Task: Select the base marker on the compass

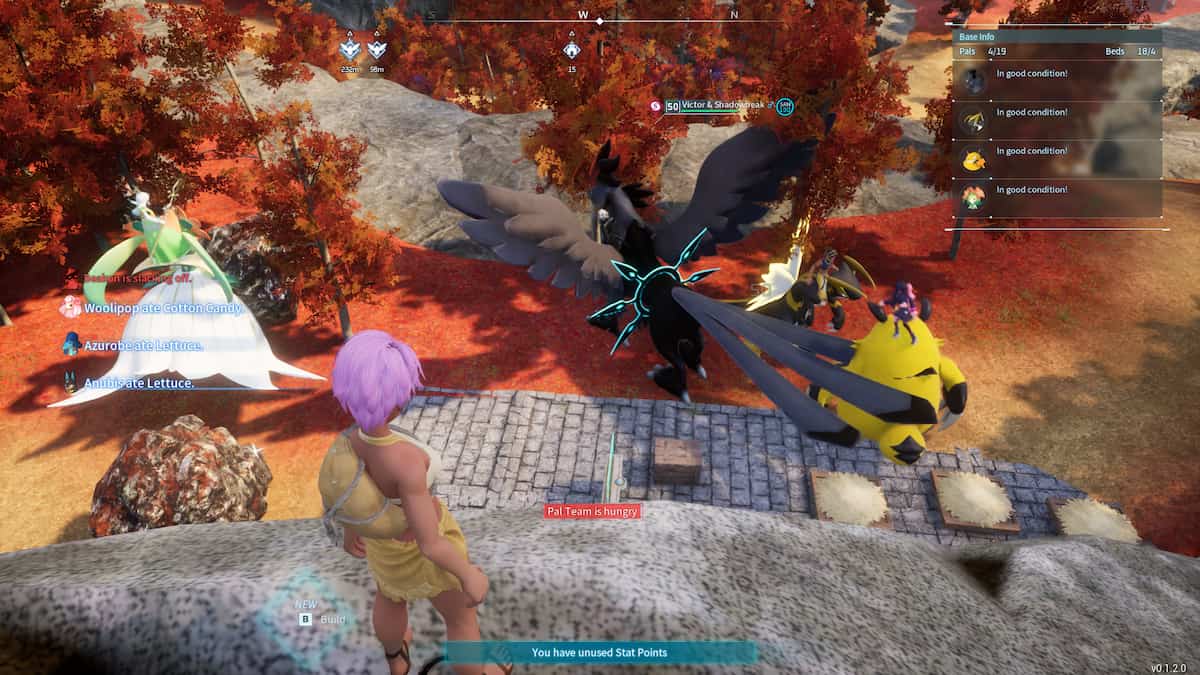Action: pyautogui.click(x=571, y=50)
